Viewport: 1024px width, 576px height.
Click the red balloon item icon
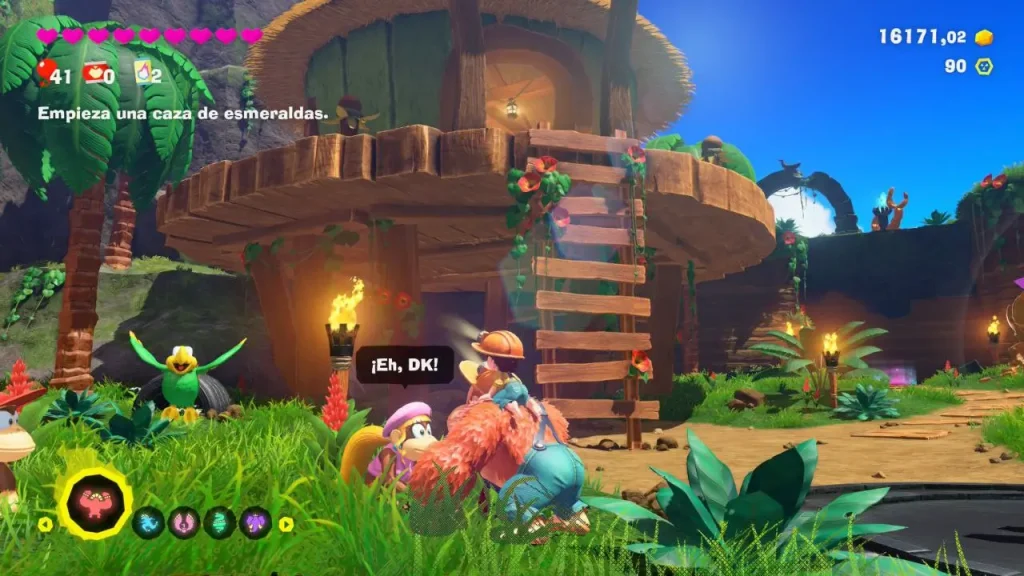tap(46, 70)
